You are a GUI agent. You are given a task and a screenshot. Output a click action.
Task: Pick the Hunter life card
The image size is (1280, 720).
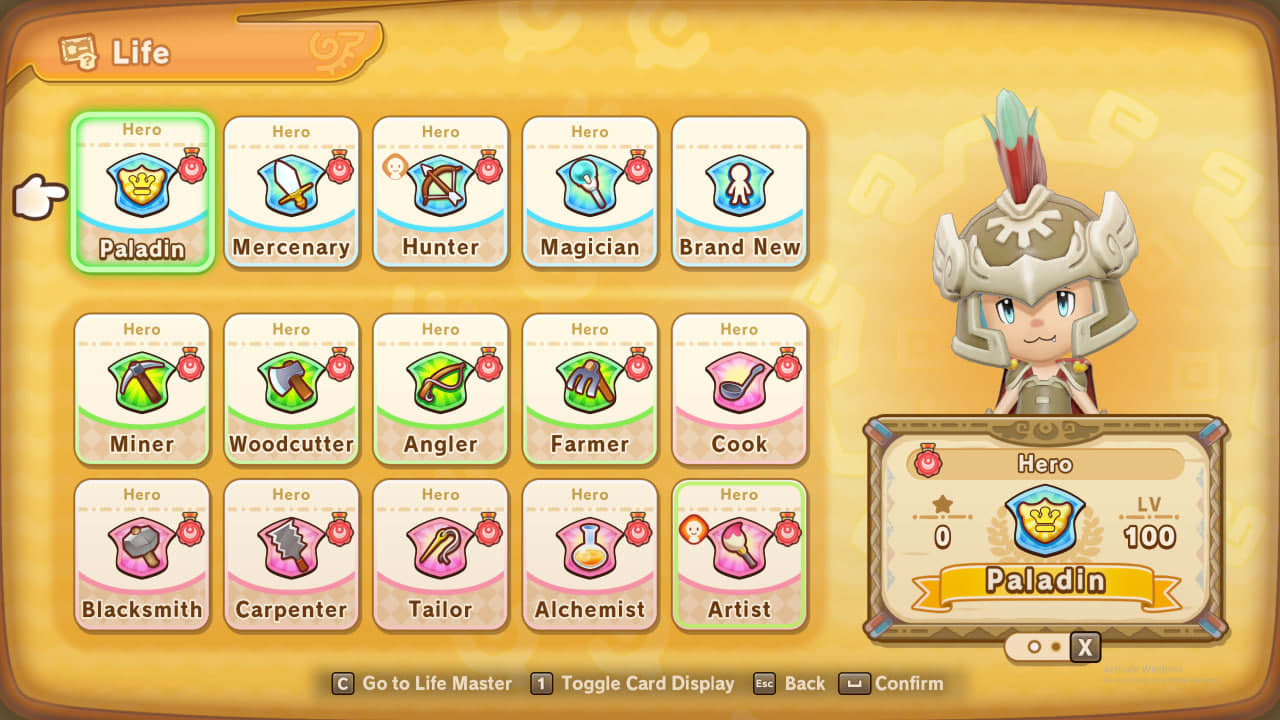(440, 192)
